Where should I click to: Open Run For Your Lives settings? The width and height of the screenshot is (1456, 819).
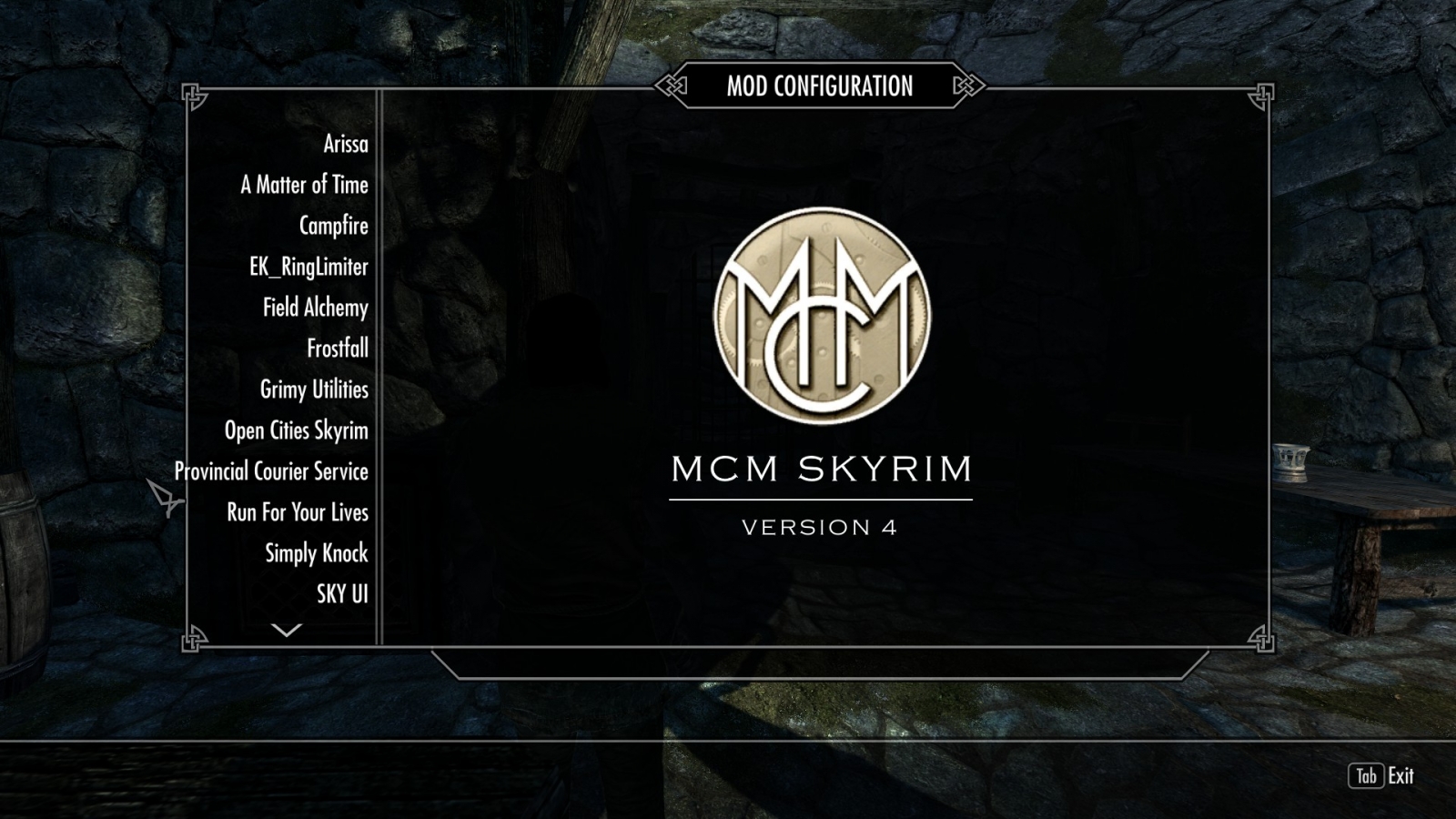tap(297, 512)
